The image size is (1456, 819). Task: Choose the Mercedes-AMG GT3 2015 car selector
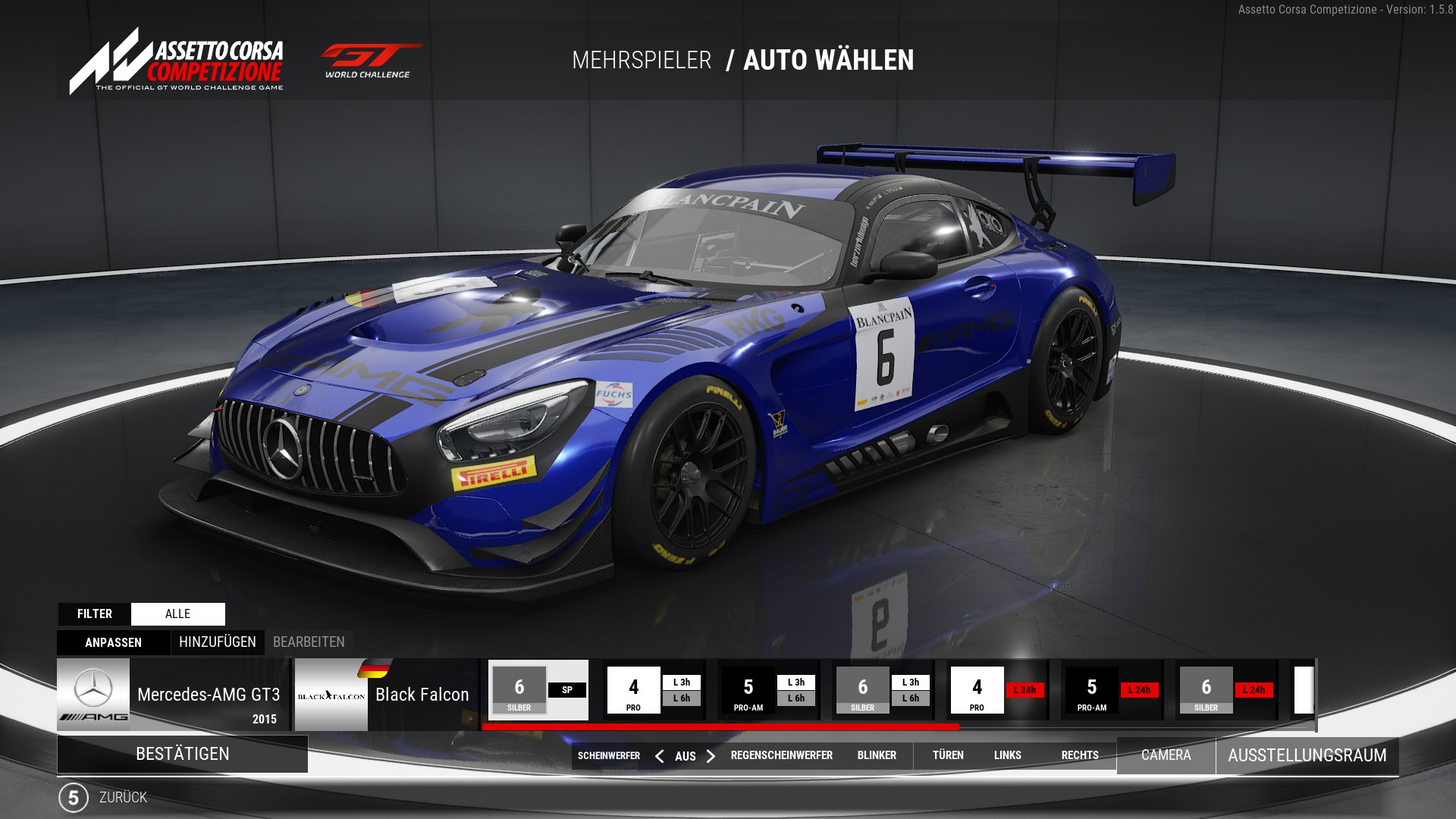[x=173, y=695]
